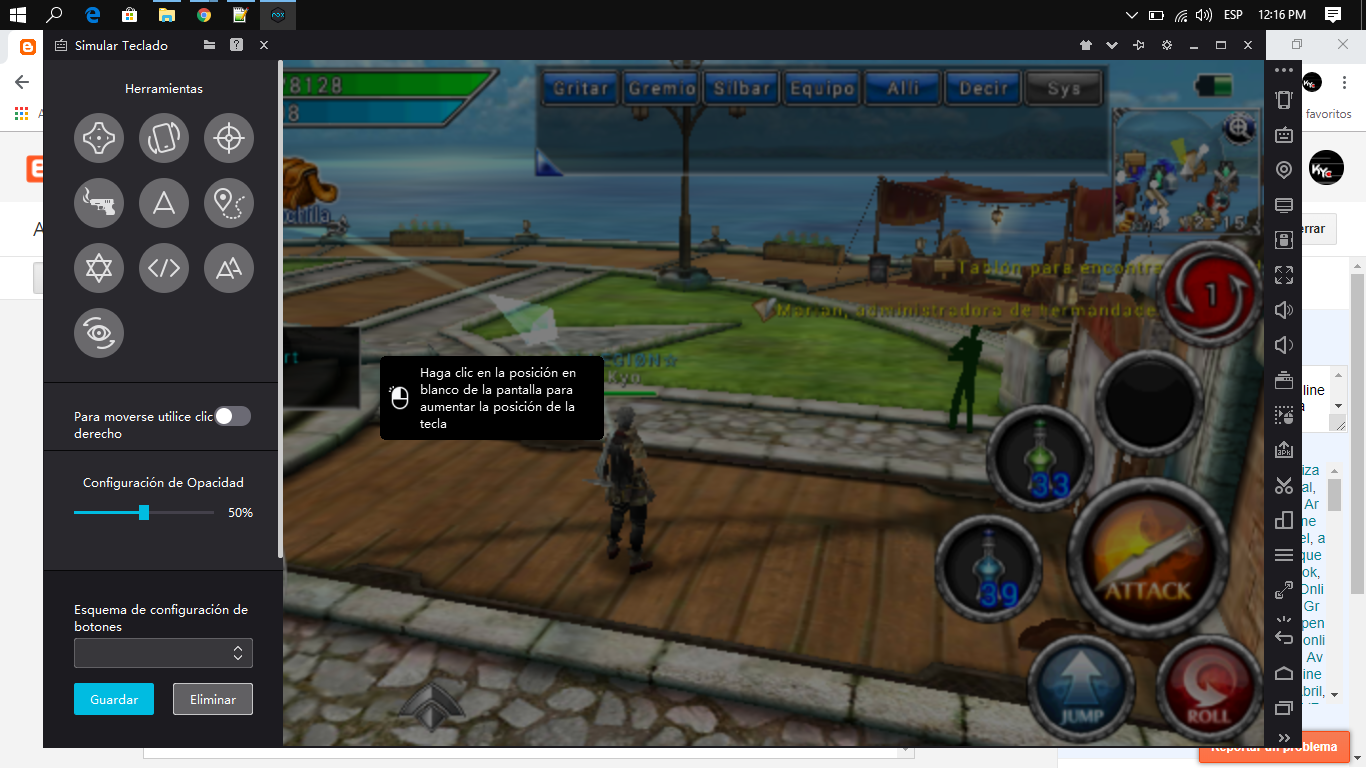1366x768 pixels.
Task: Click the Guardar button
Action: pos(113,699)
